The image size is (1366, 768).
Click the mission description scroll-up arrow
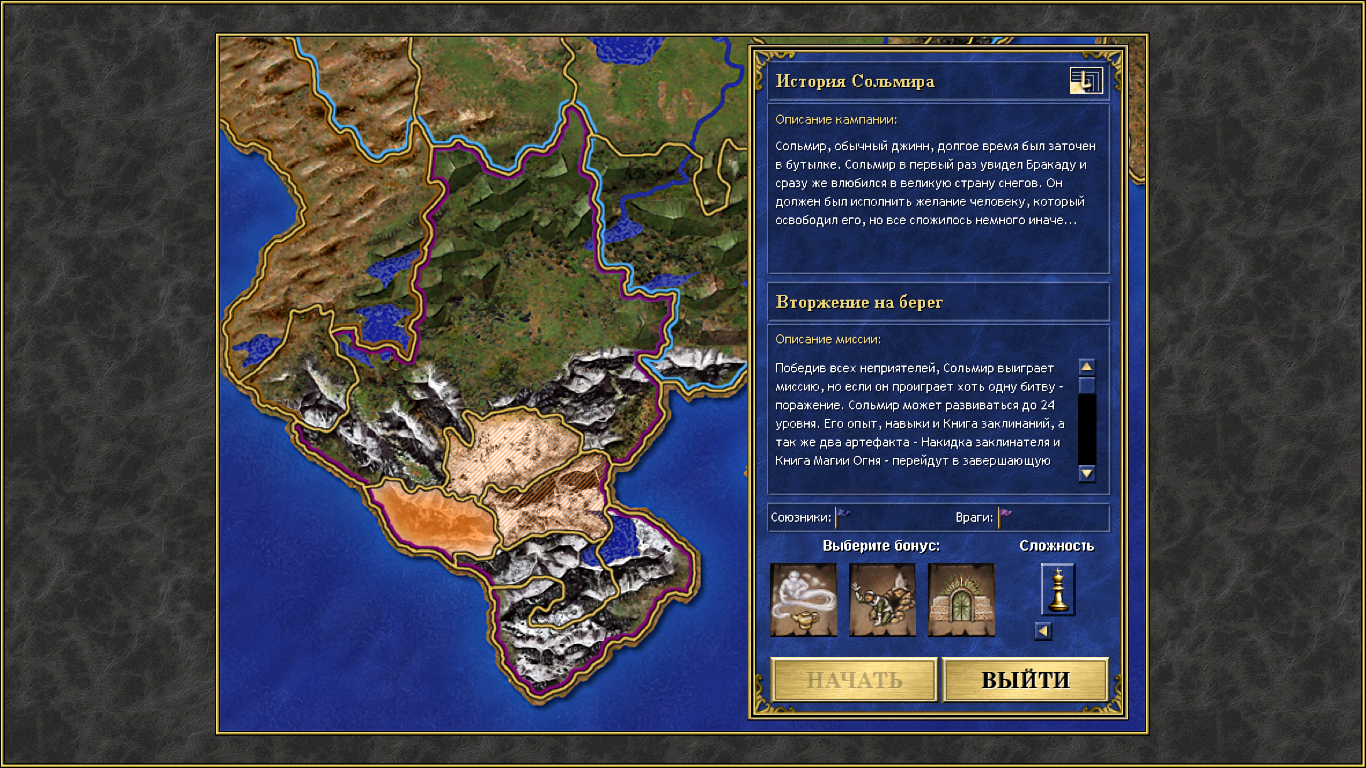pyautogui.click(x=1087, y=367)
